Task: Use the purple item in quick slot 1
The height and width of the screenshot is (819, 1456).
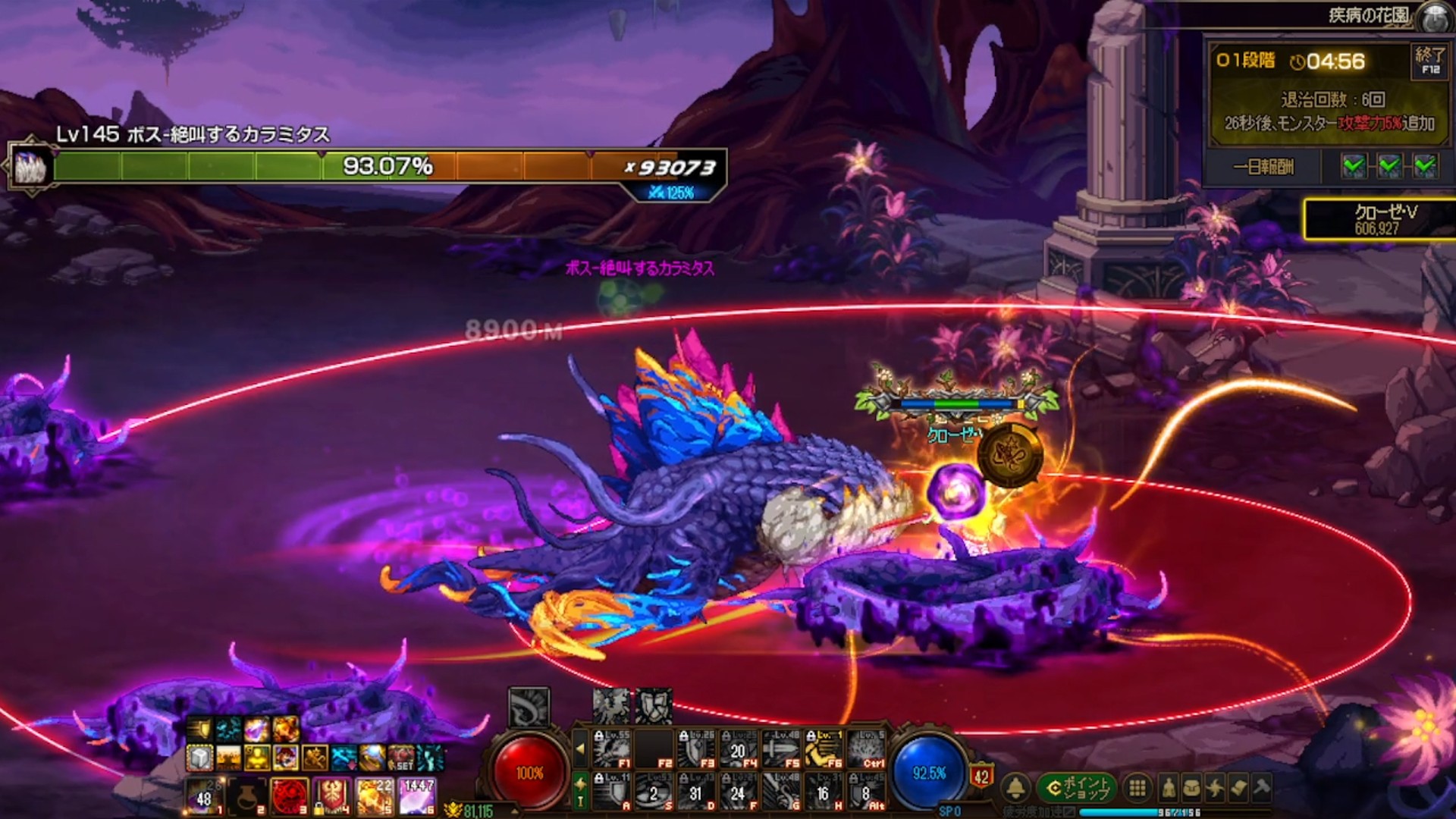Action: pyautogui.click(x=205, y=797)
